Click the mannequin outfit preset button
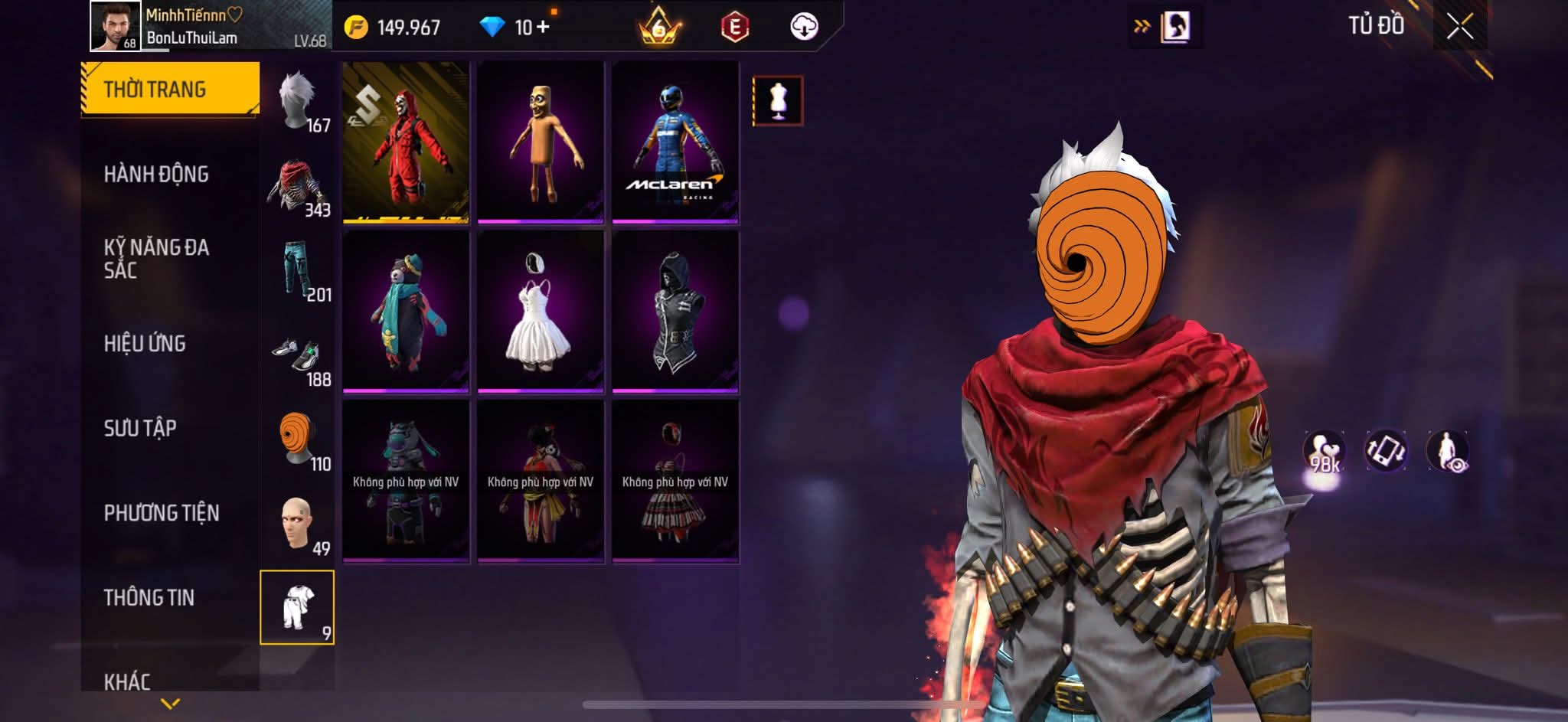 click(x=777, y=100)
